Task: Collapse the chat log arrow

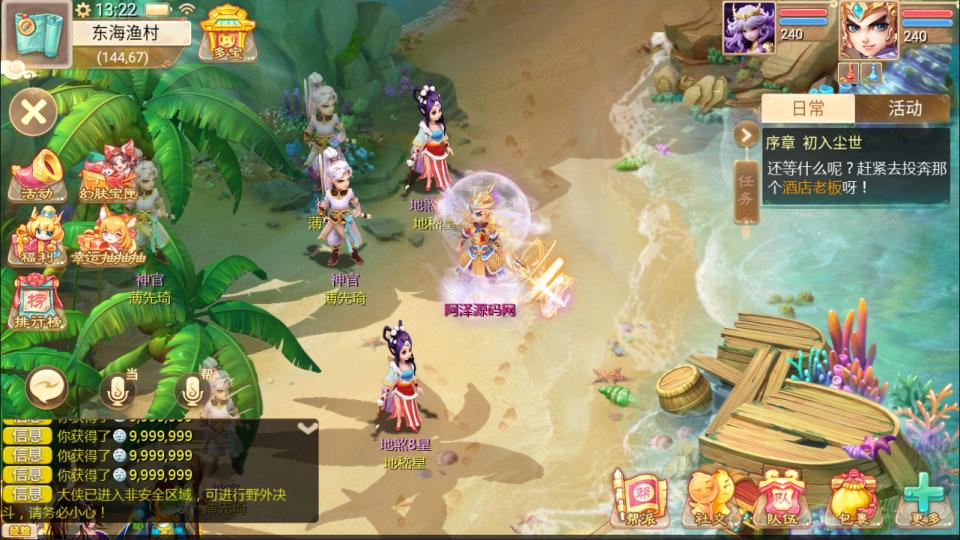Action: pyautogui.click(x=308, y=428)
